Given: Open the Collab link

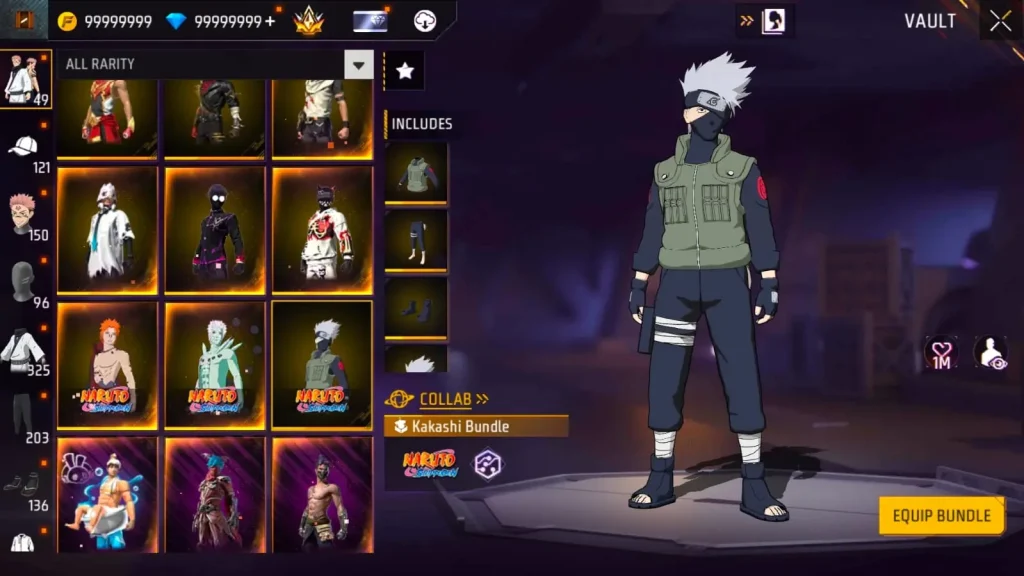Looking at the screenshot, I should point(445,399).
